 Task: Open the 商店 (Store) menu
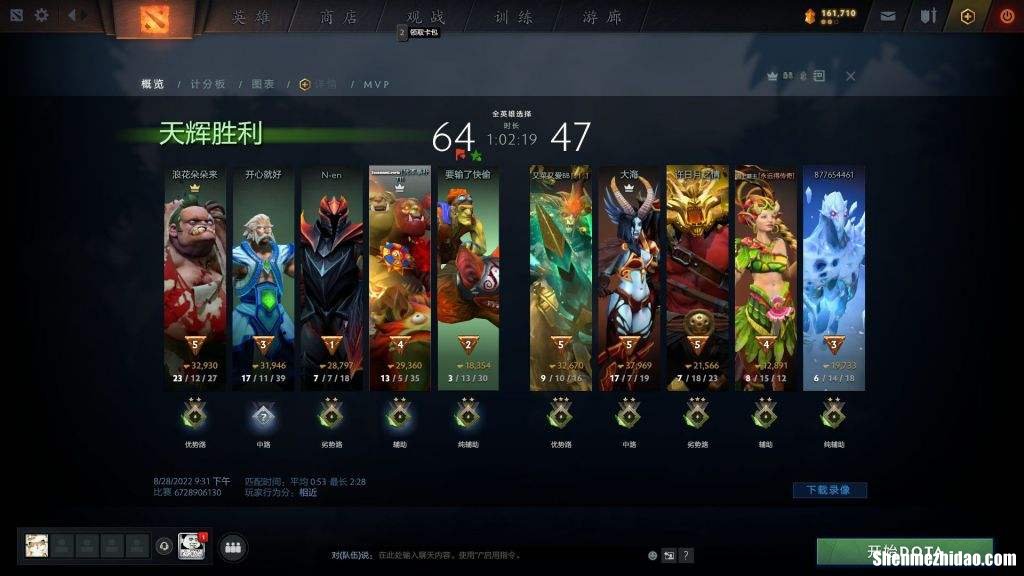point(339,18)
